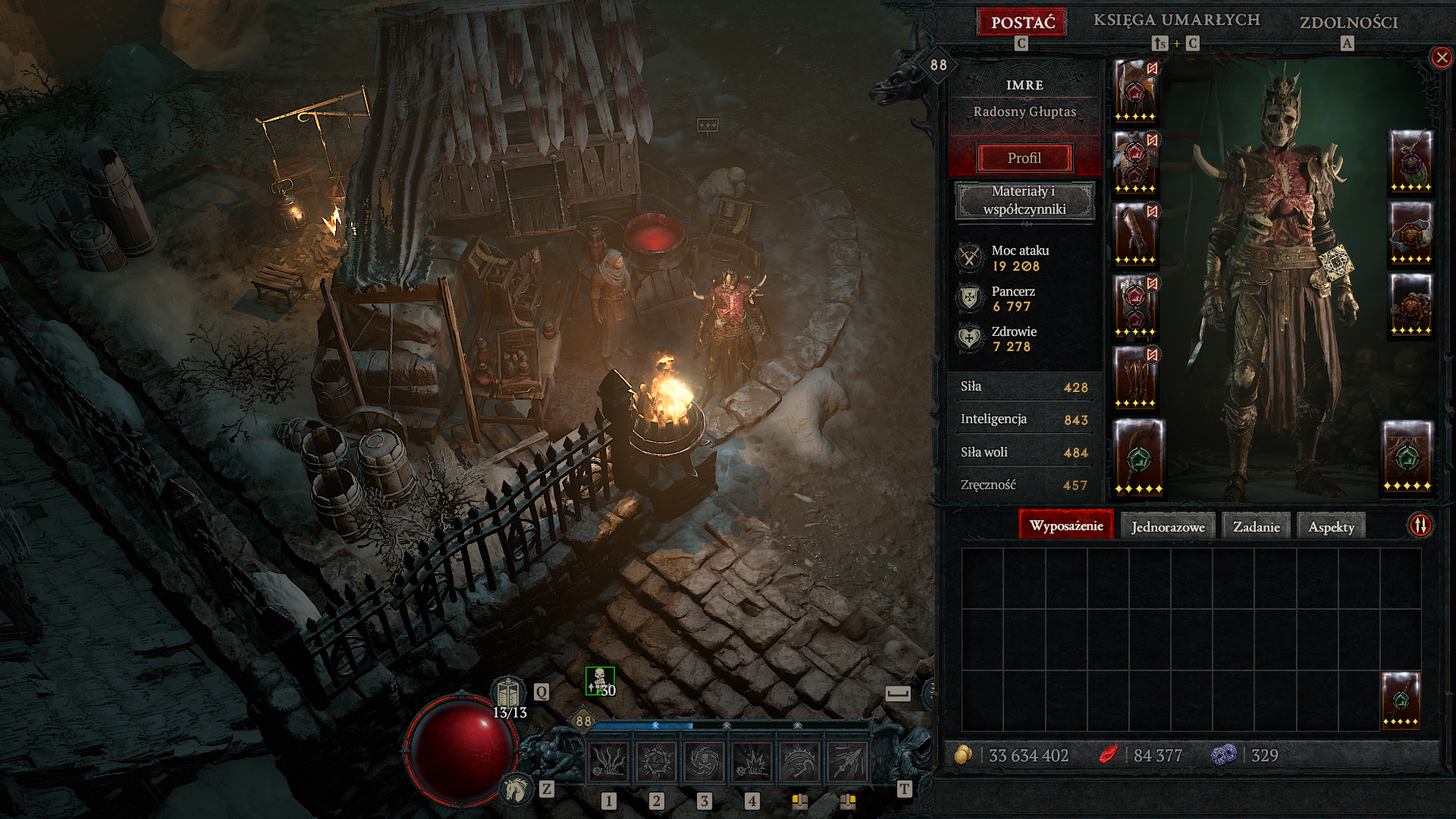
Task: Activate the skull vortex skill
Action: pyautogui.click(x=704, y=761)
